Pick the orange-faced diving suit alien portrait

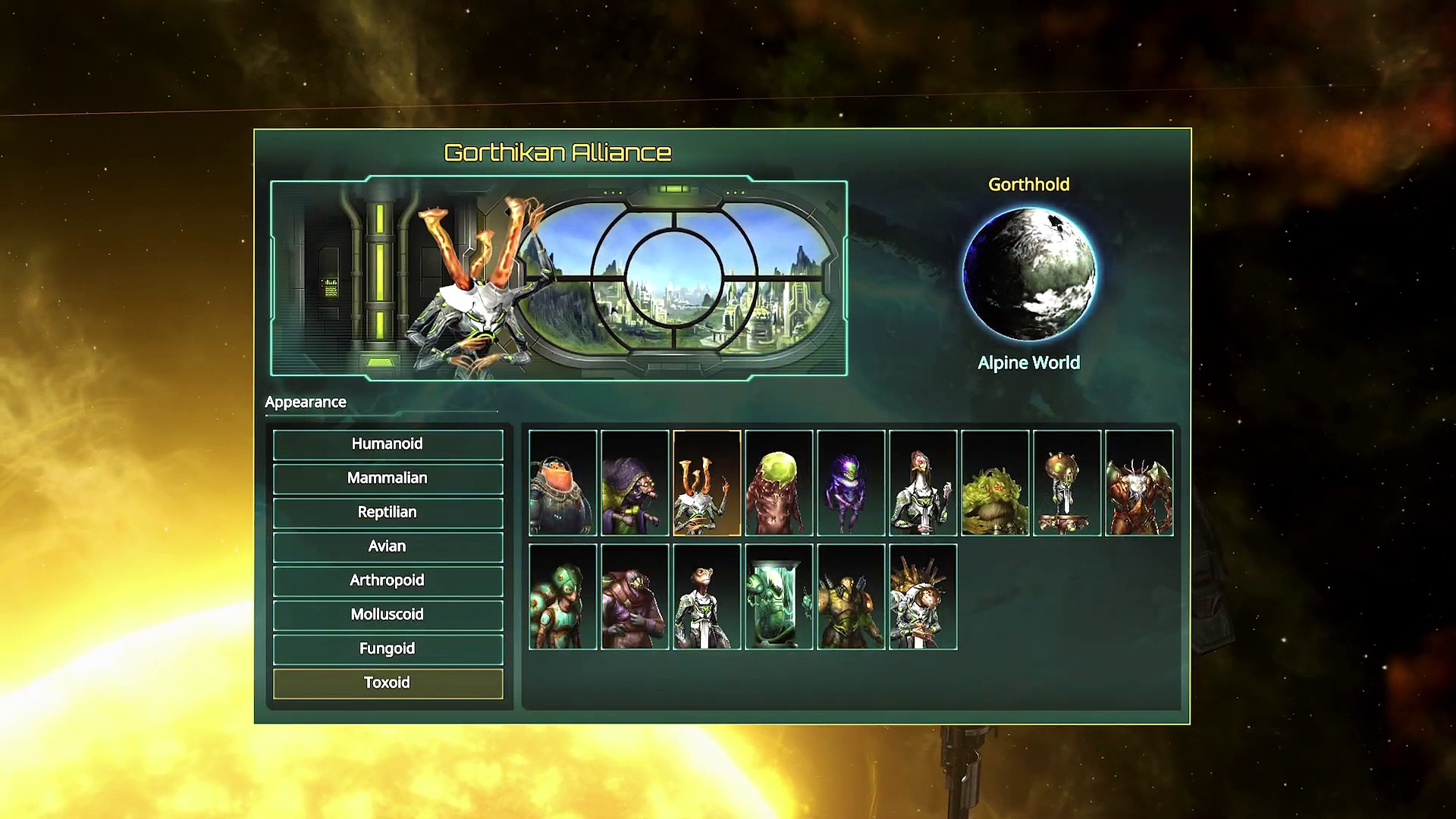[563, 483]
